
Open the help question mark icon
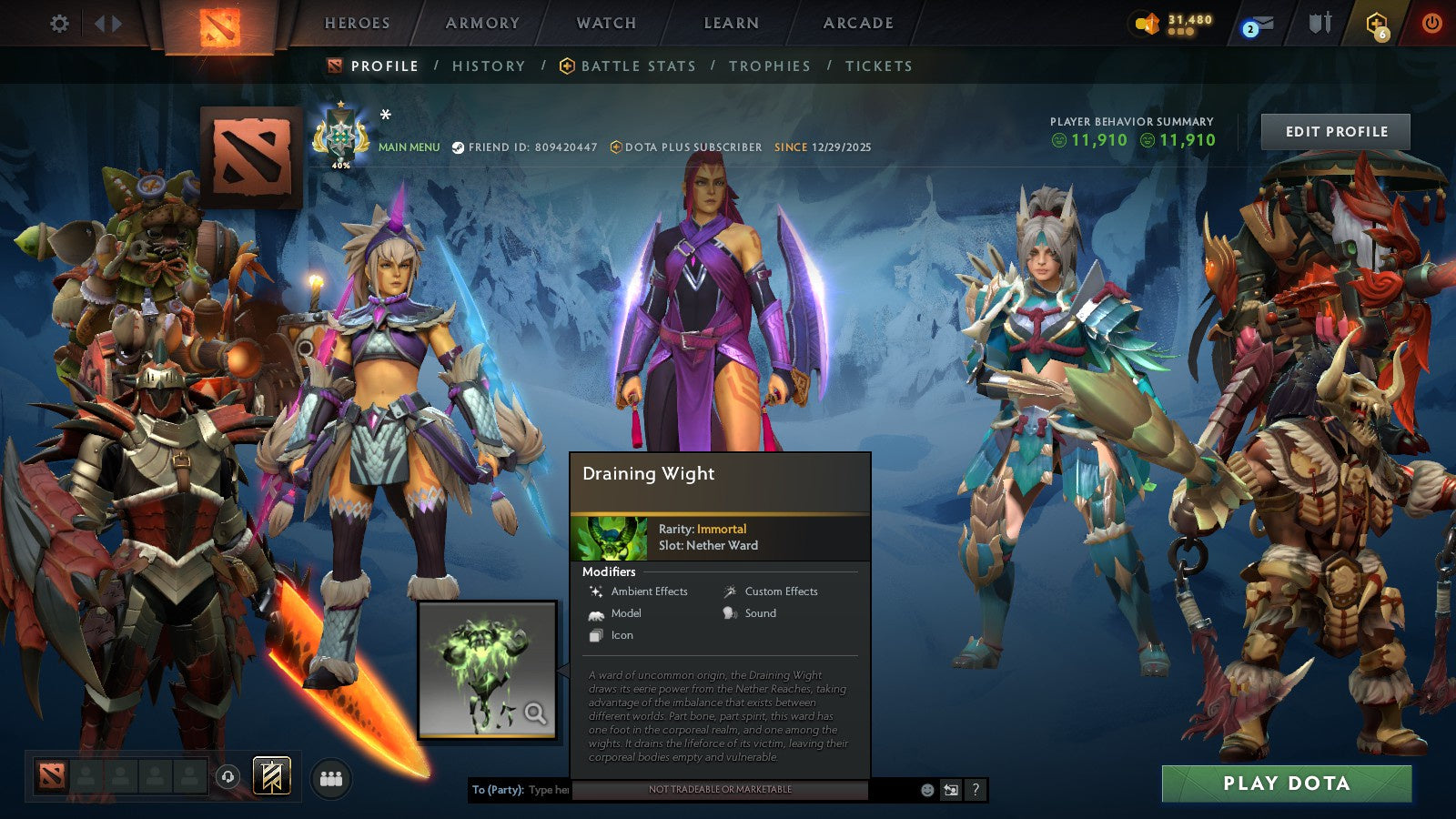pos(976,790)
